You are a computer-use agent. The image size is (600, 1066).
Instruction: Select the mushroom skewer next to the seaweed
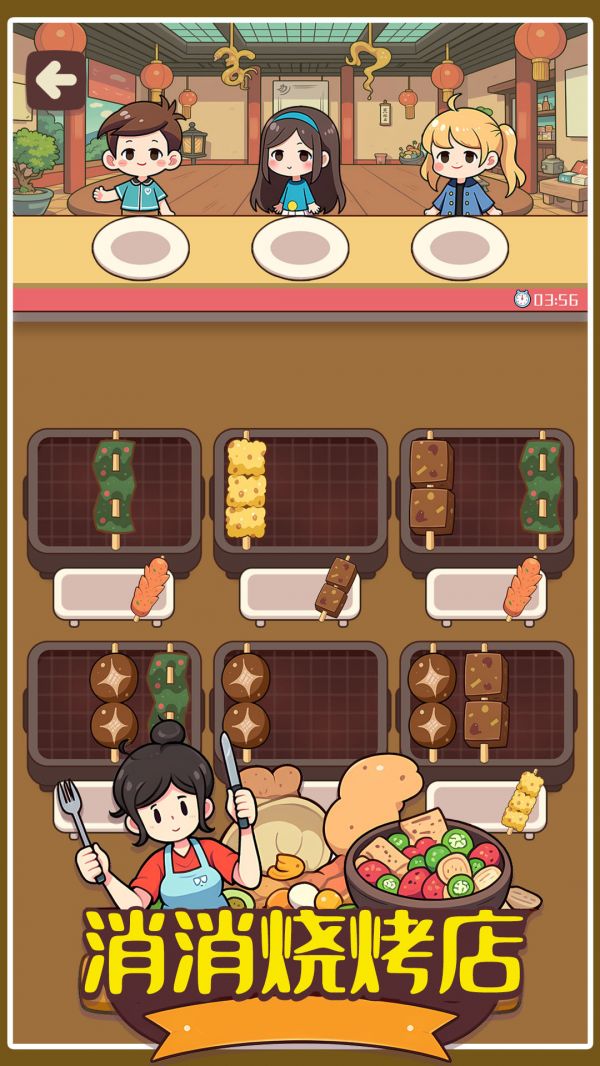[114, 698]
